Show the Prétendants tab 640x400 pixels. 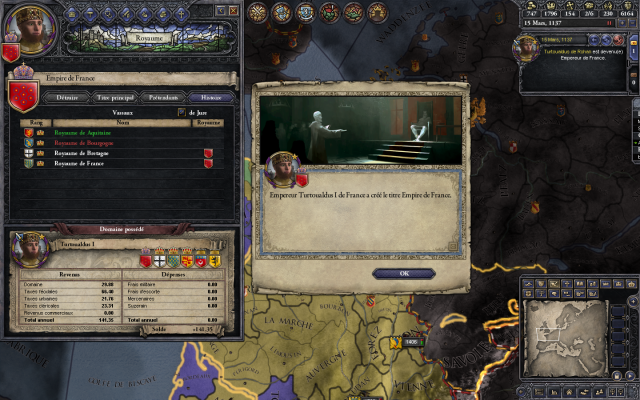166,97
